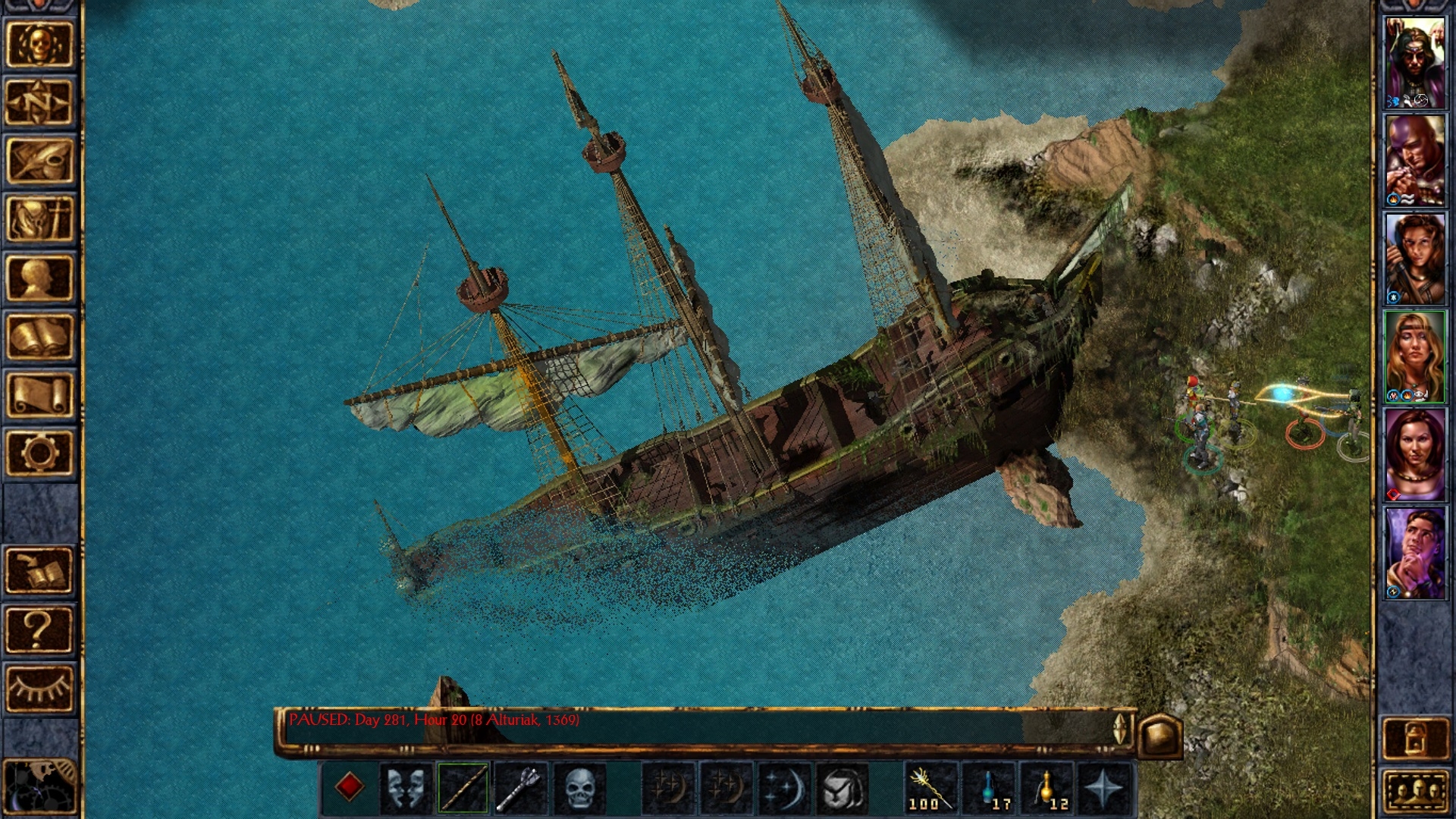This screenshot has width=1456, height=819.
Task: Open the character record head button
Action: [39, 278]
